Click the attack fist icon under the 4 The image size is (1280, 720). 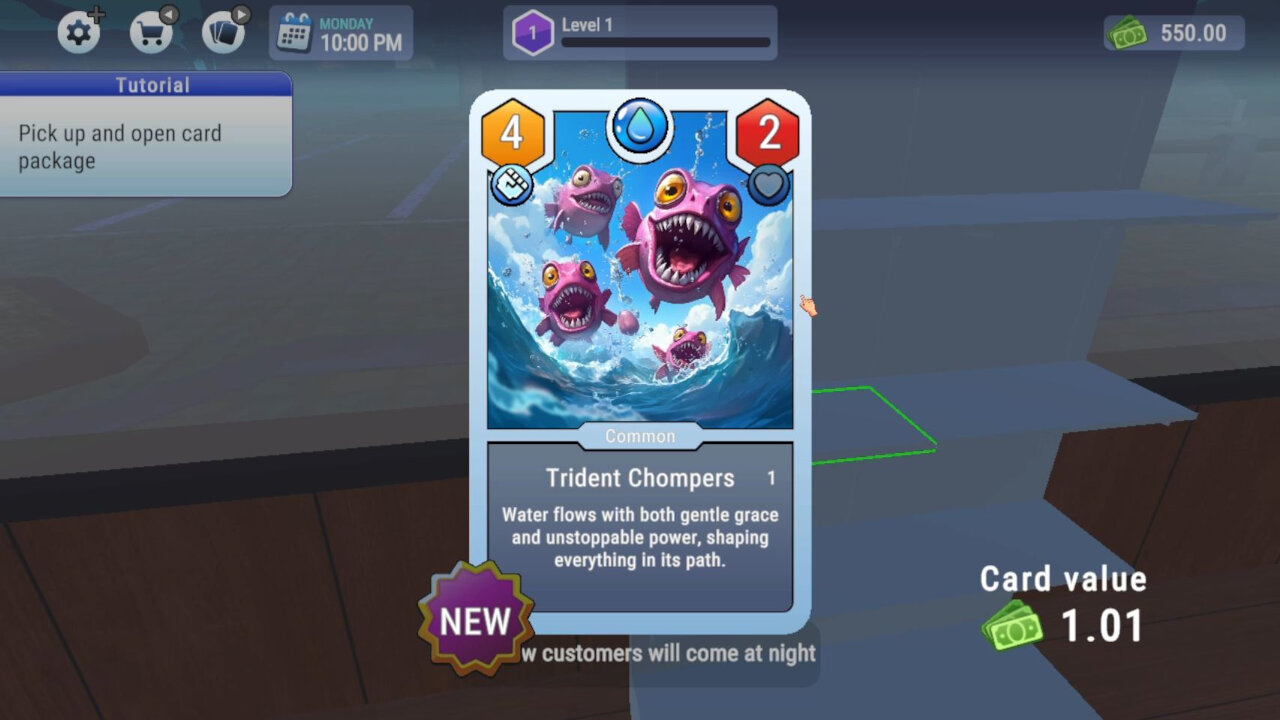[x=511, y=184]
